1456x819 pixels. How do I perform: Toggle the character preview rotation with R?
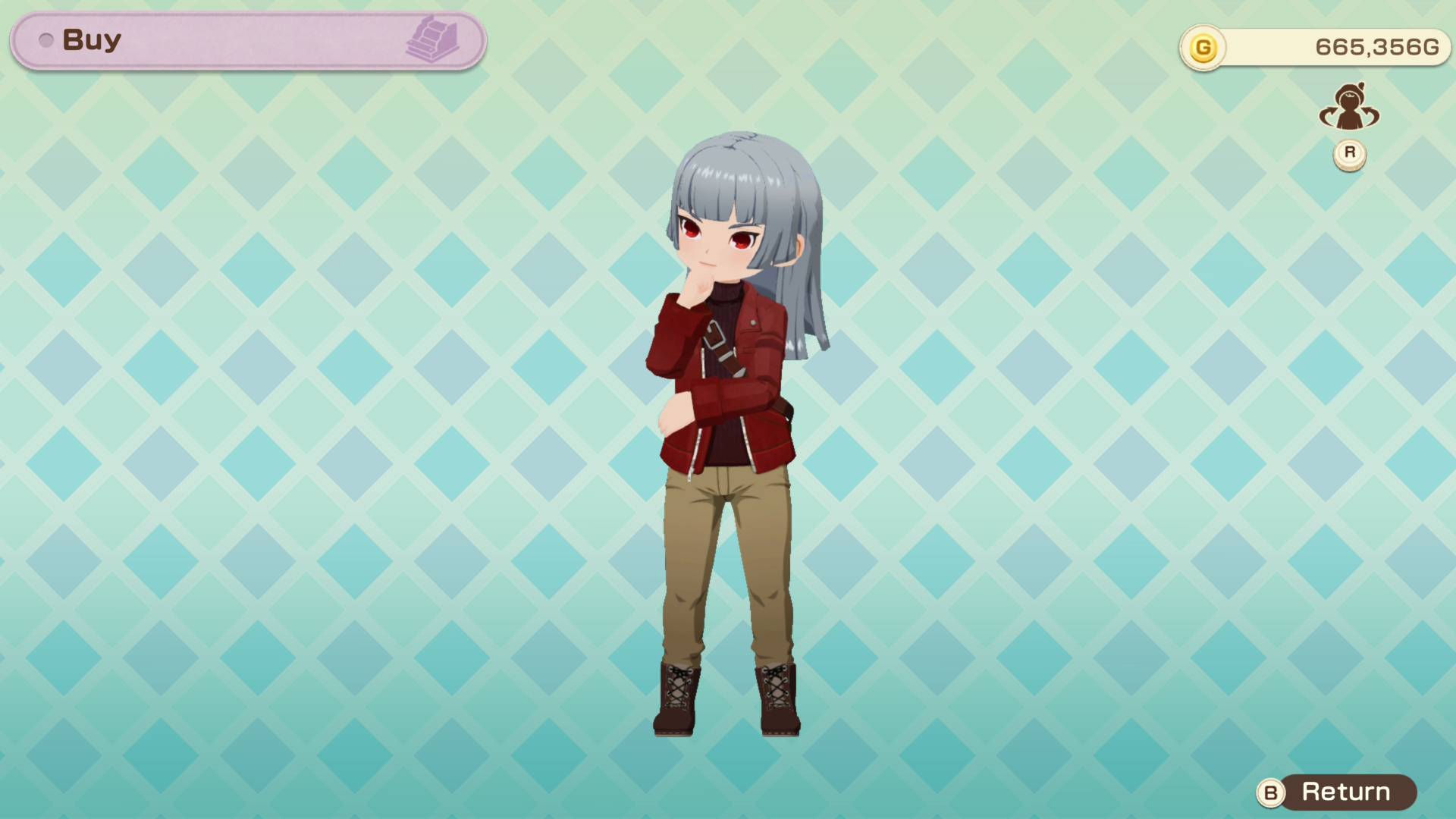point(1350,151)
